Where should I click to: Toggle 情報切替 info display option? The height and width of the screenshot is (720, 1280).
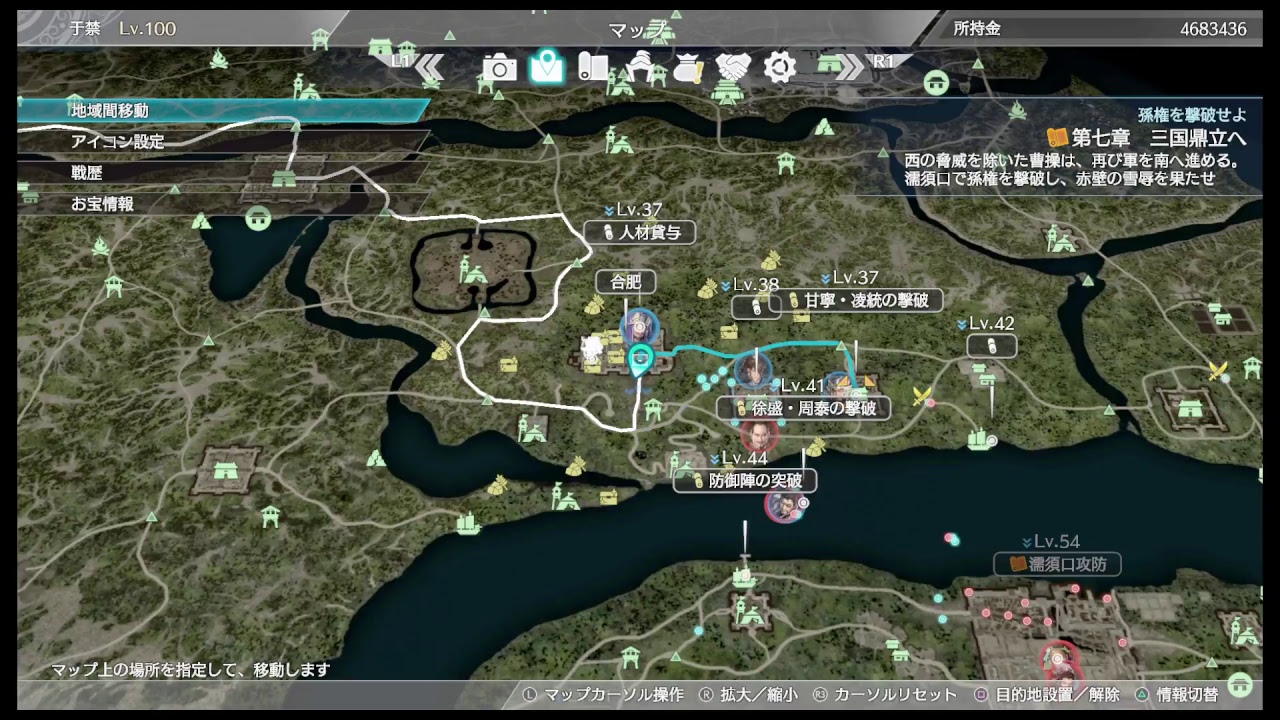(1190, 694)
